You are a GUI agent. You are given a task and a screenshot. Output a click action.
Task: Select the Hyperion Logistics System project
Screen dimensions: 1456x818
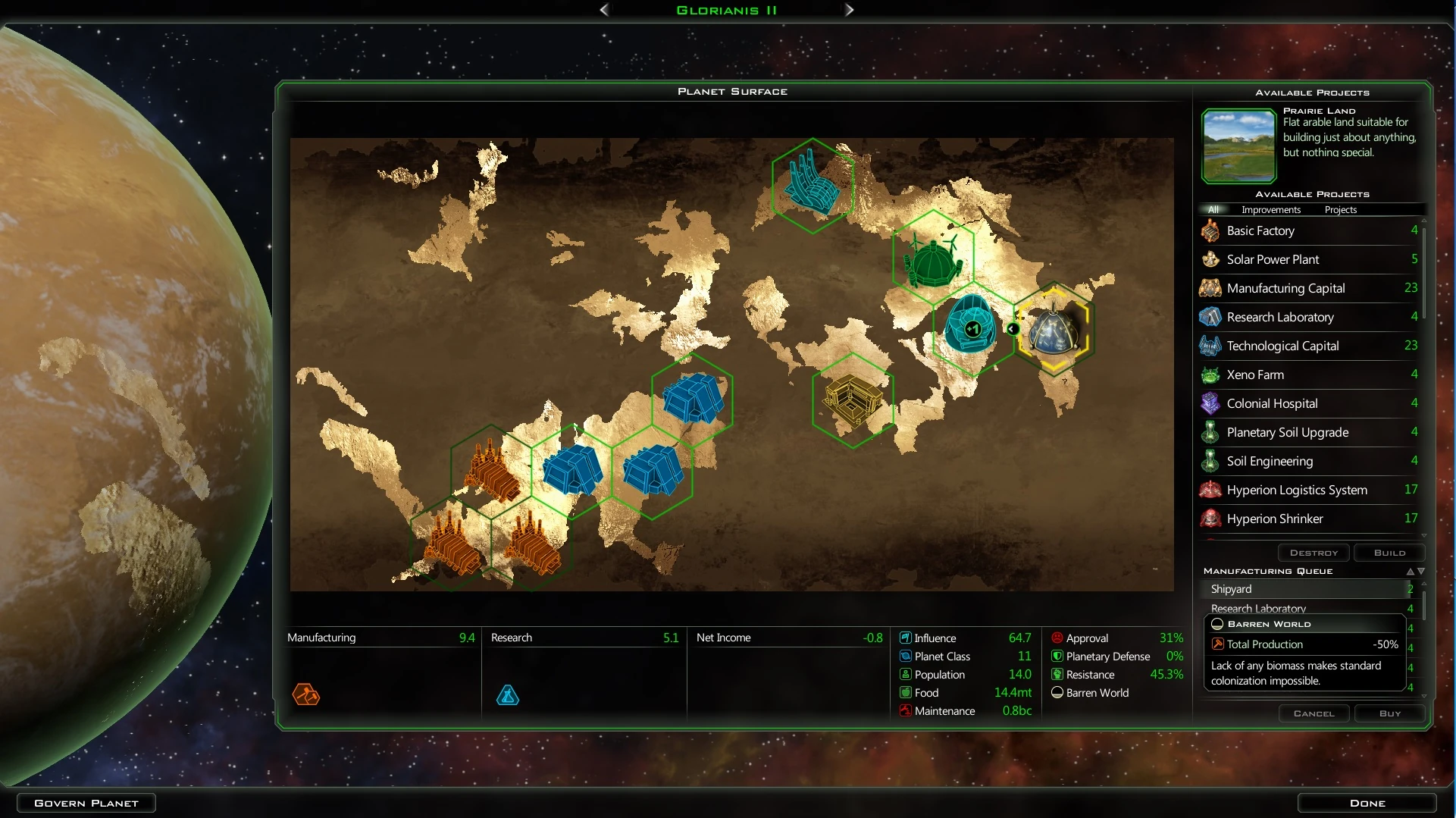[1297, 490]
